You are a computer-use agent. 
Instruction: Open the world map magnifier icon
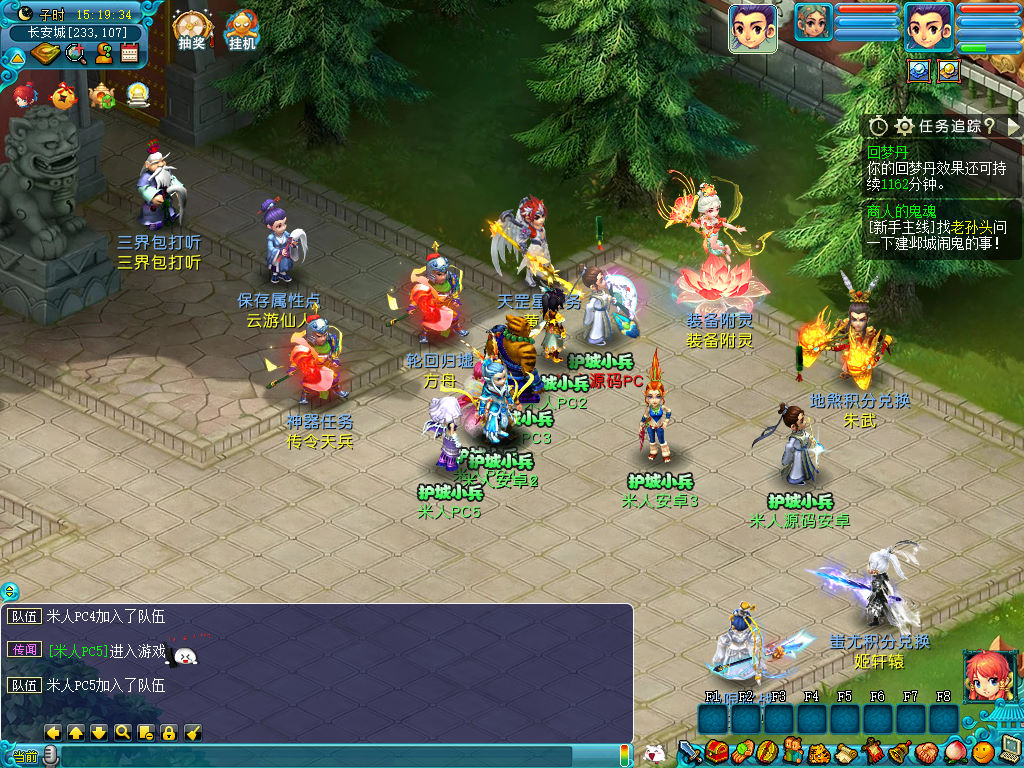[x=76, y=53]
